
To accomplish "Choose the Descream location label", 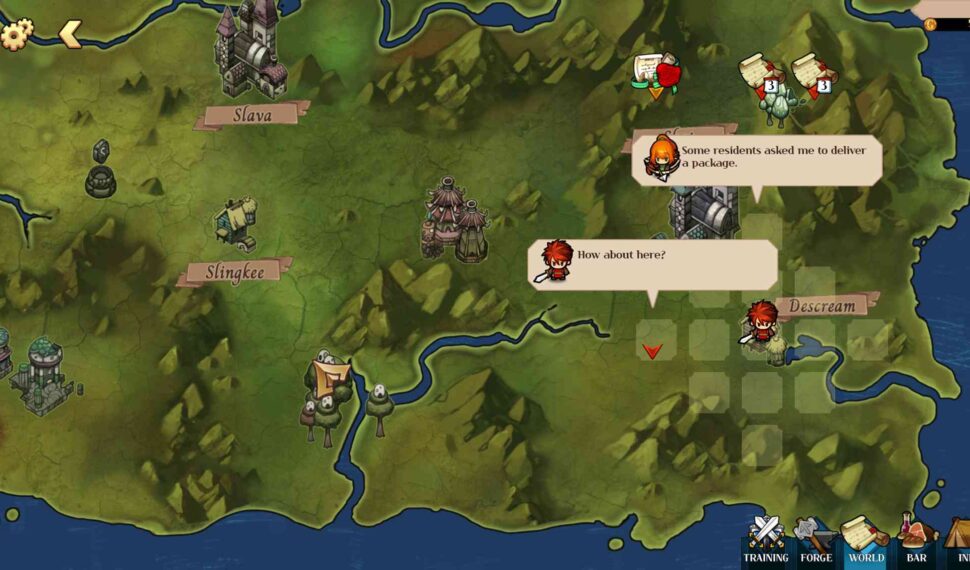I will point(823,306).
